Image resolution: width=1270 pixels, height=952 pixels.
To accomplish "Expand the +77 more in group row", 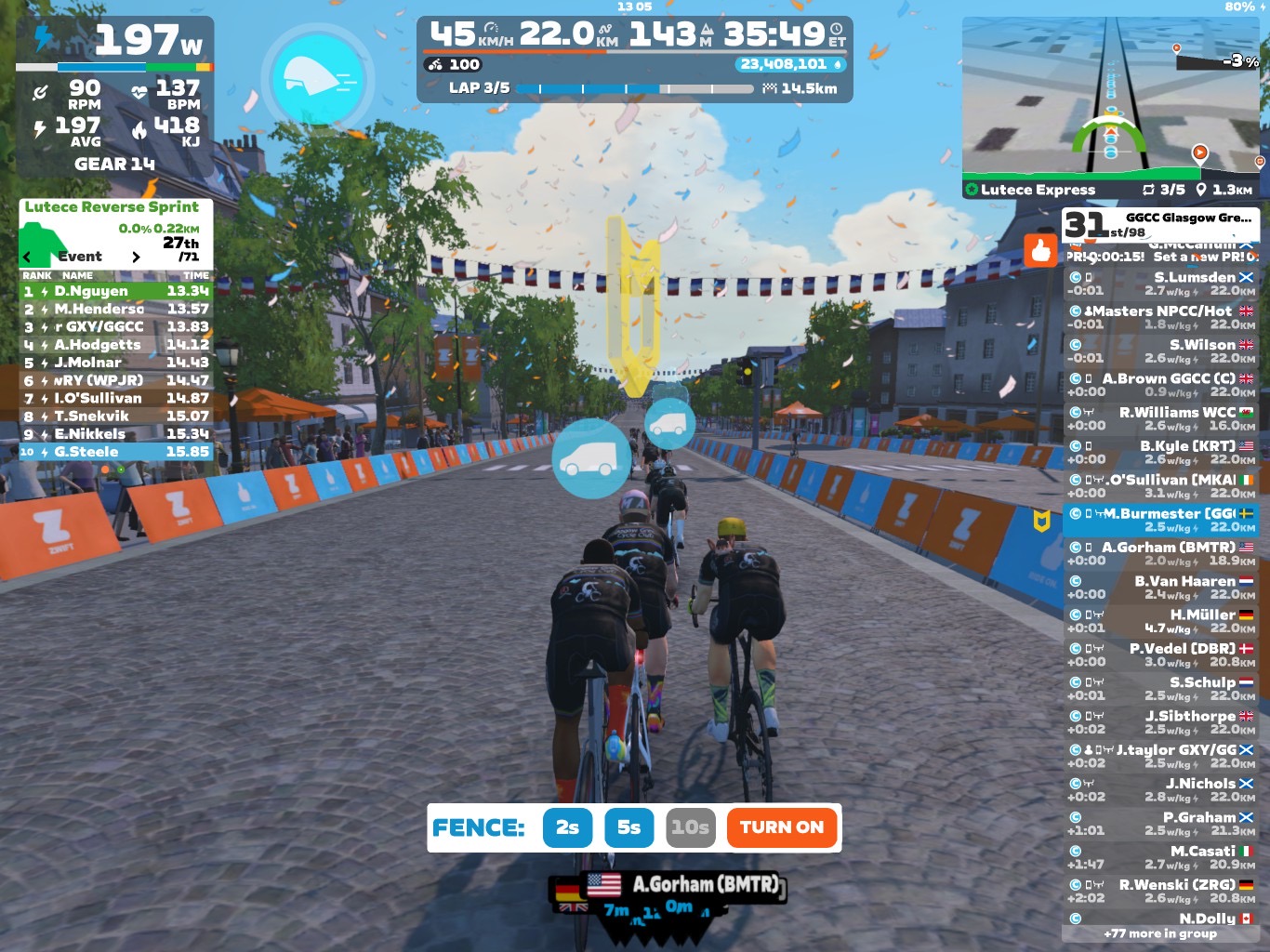I will tap(1159, 933).
